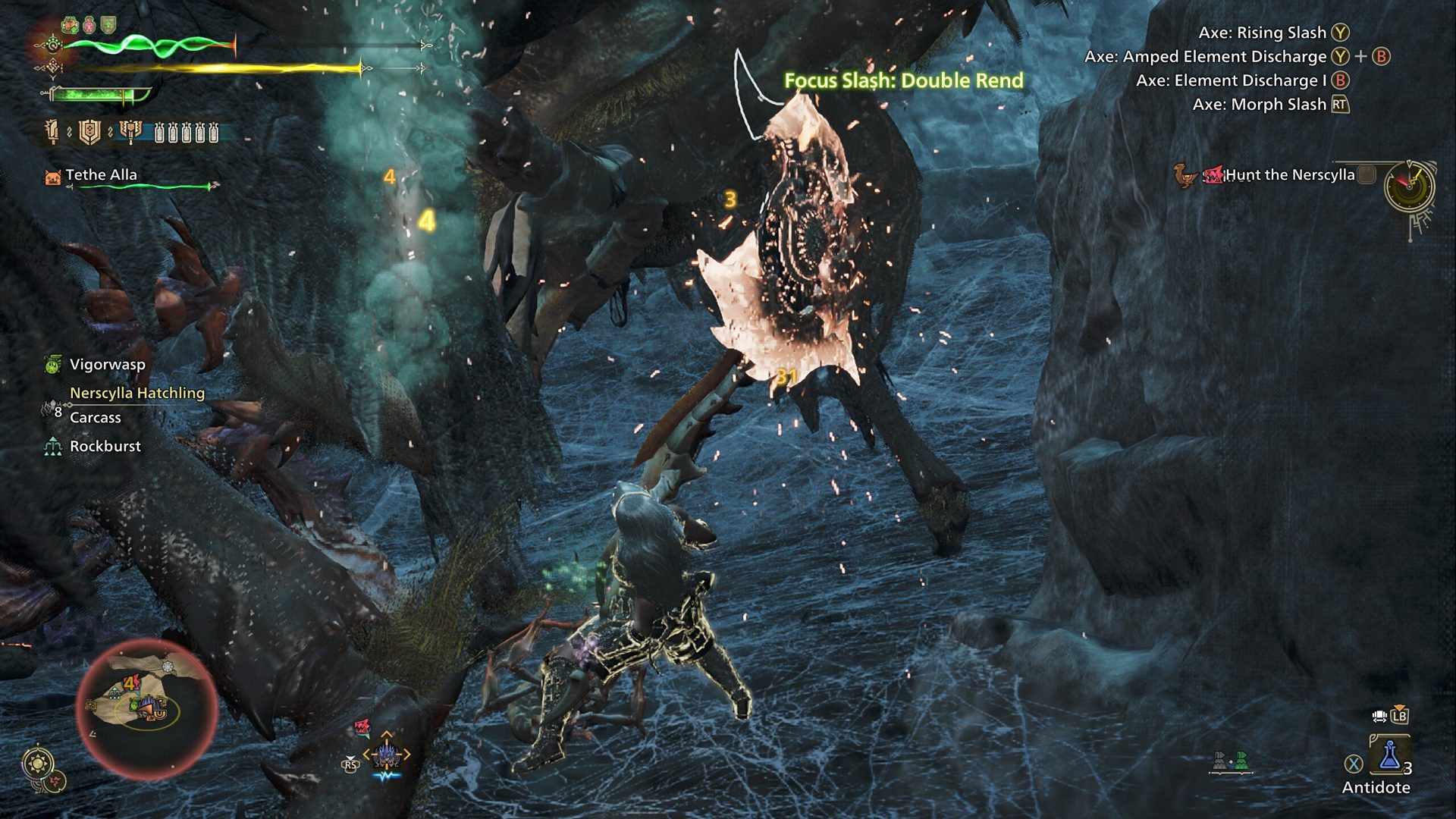
Task: Select Vigorwasp in the nearby list
Action: coord(107,365)
